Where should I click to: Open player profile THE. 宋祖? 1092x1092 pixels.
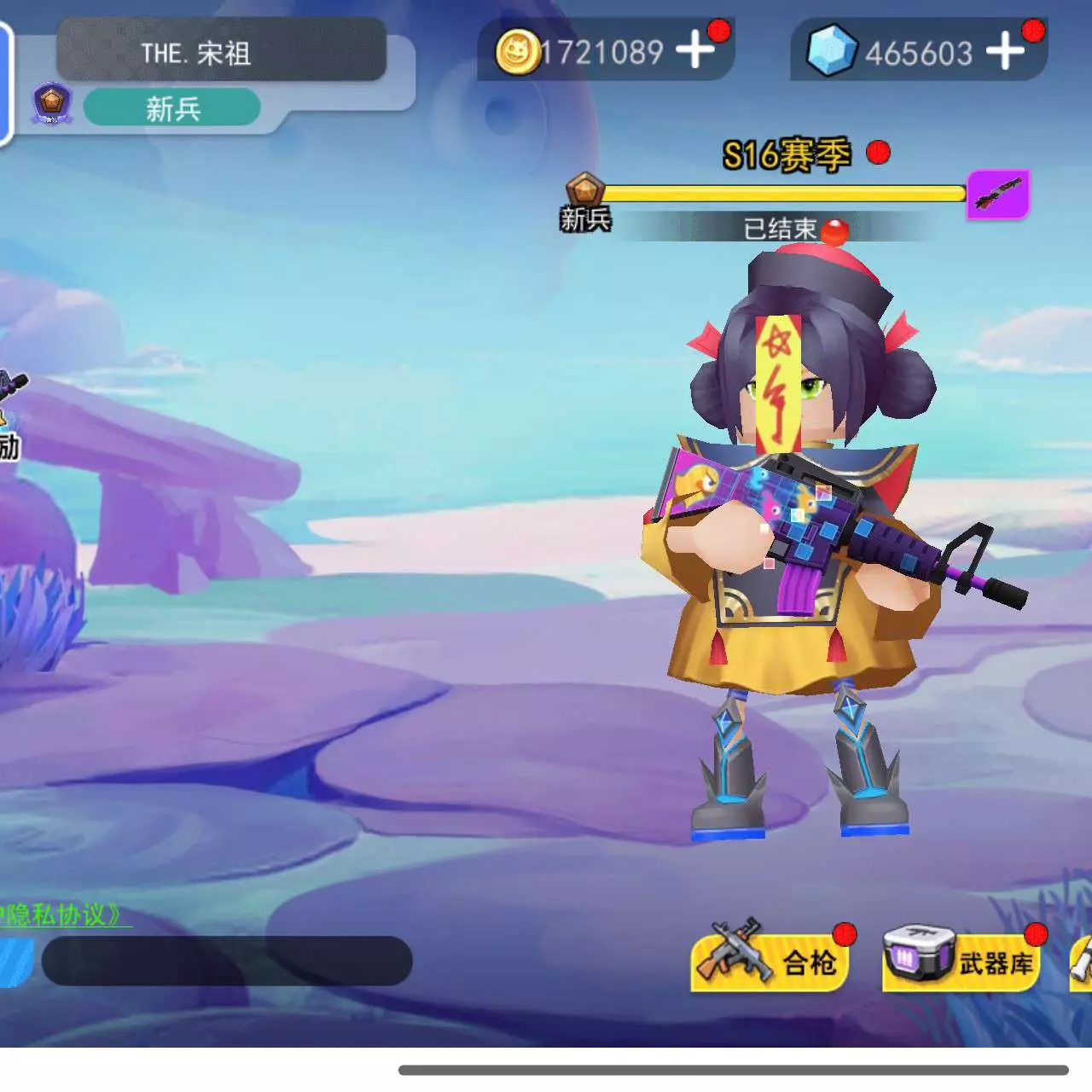[x=221, y=53]
